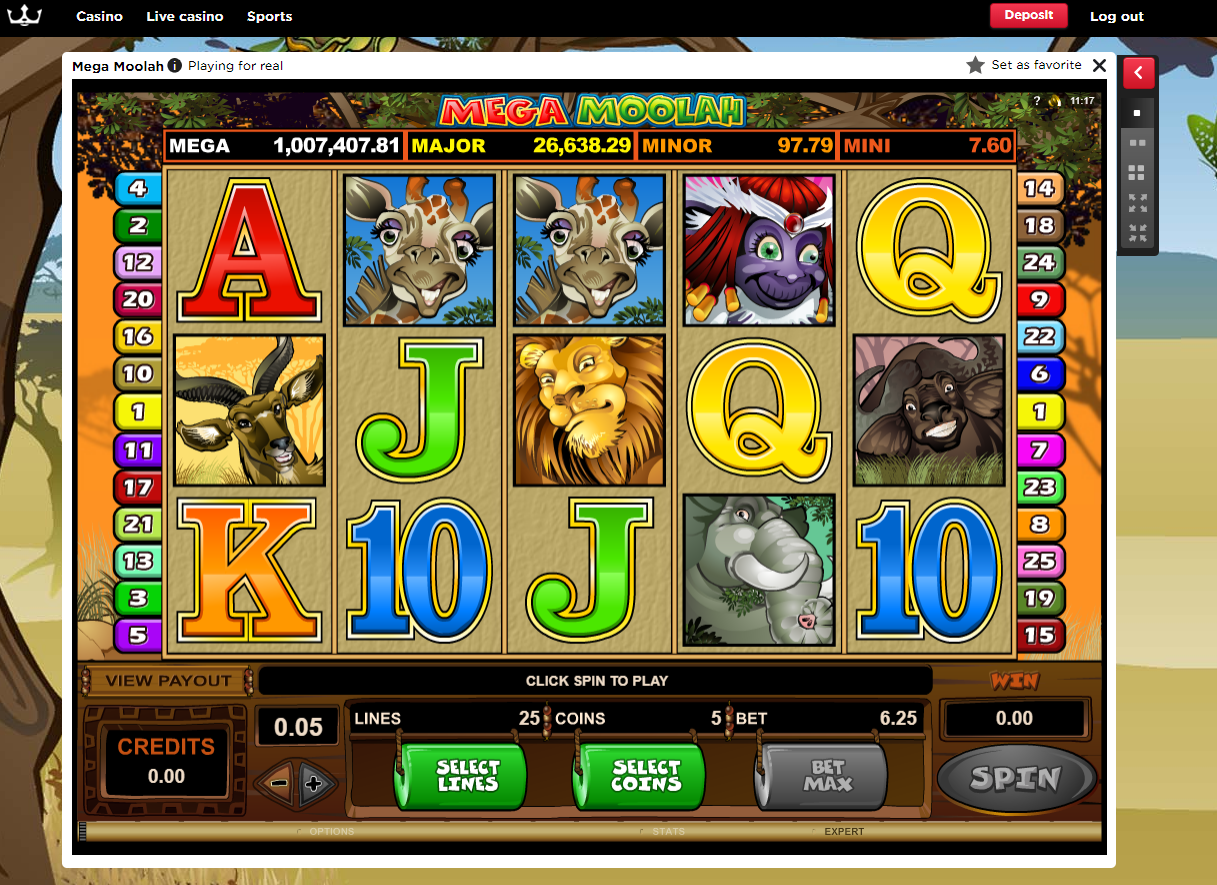This screenshot has width=1217, height=885.
Task: Choose payline marker number 20
Action: [x=138, y=298]
